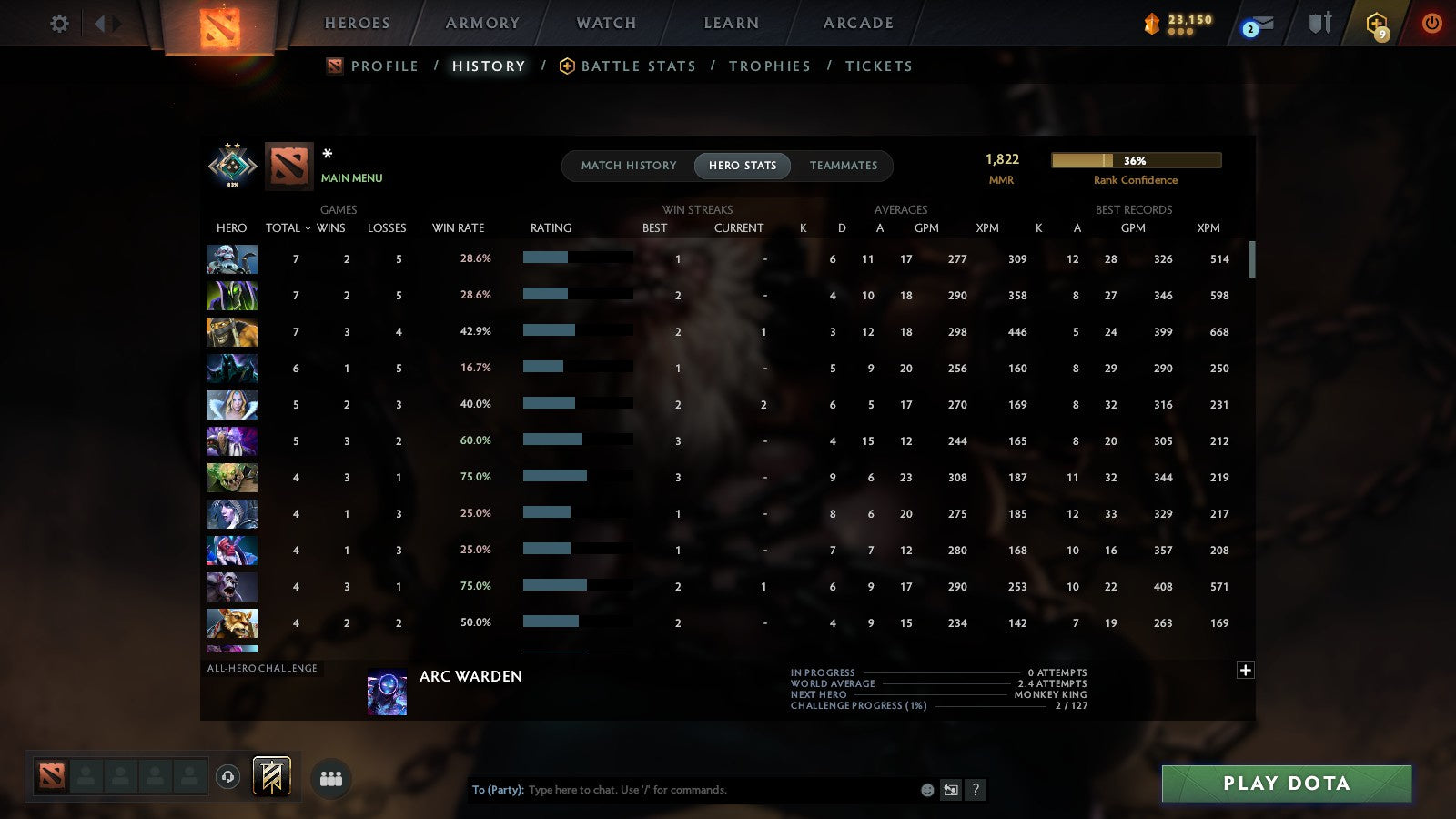The width and height of the screenshot is (1456, 819).
Task: Click the MAIN MENU link
Action: 352,178
